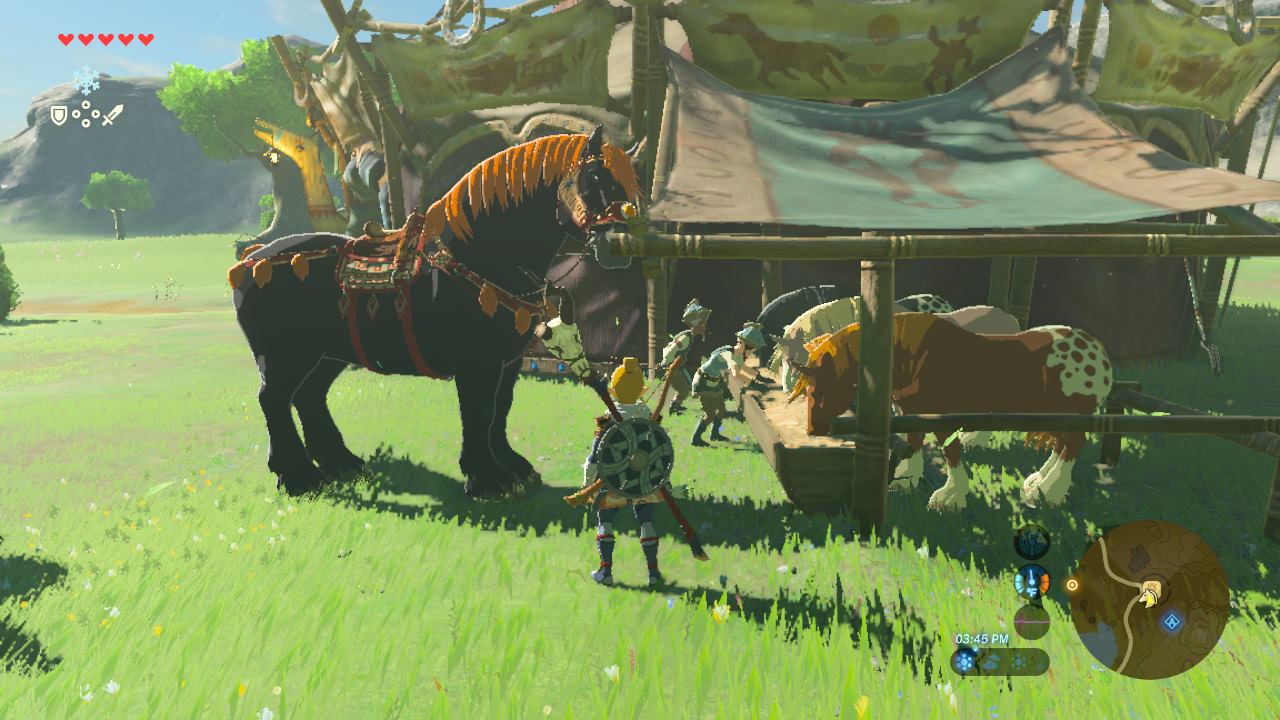Click the noise meter circle above the time
This screenshot has height=720, width=1280.
1031,620
